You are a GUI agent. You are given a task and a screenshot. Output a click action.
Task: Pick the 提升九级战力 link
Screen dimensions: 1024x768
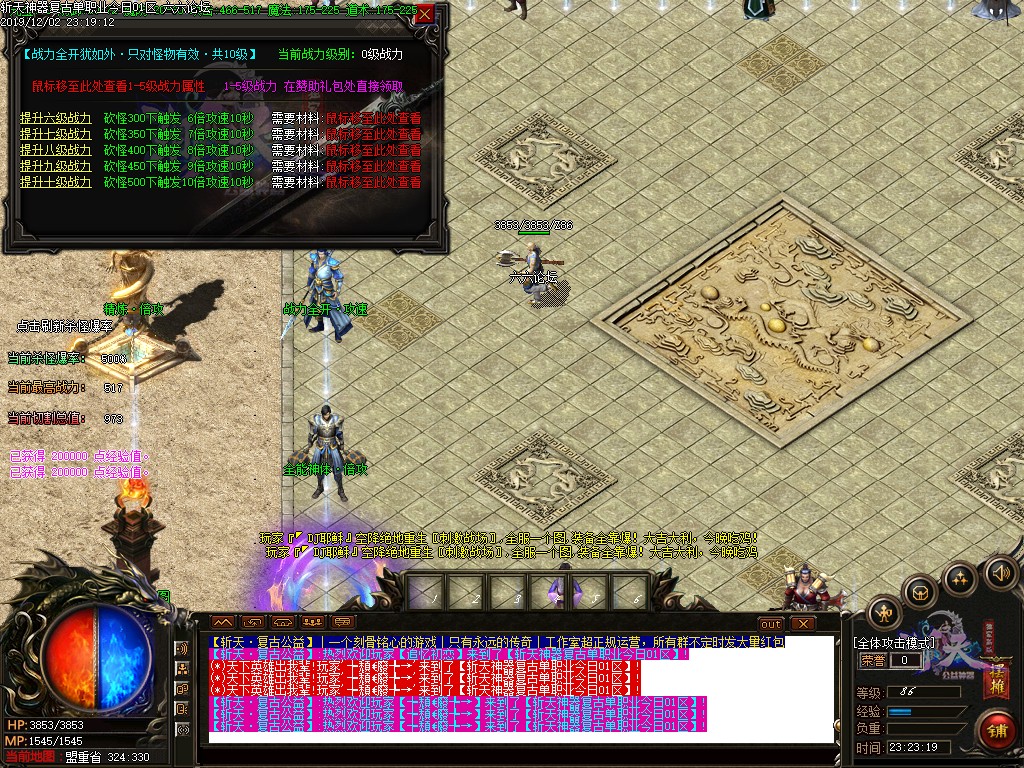pos(55,166)
